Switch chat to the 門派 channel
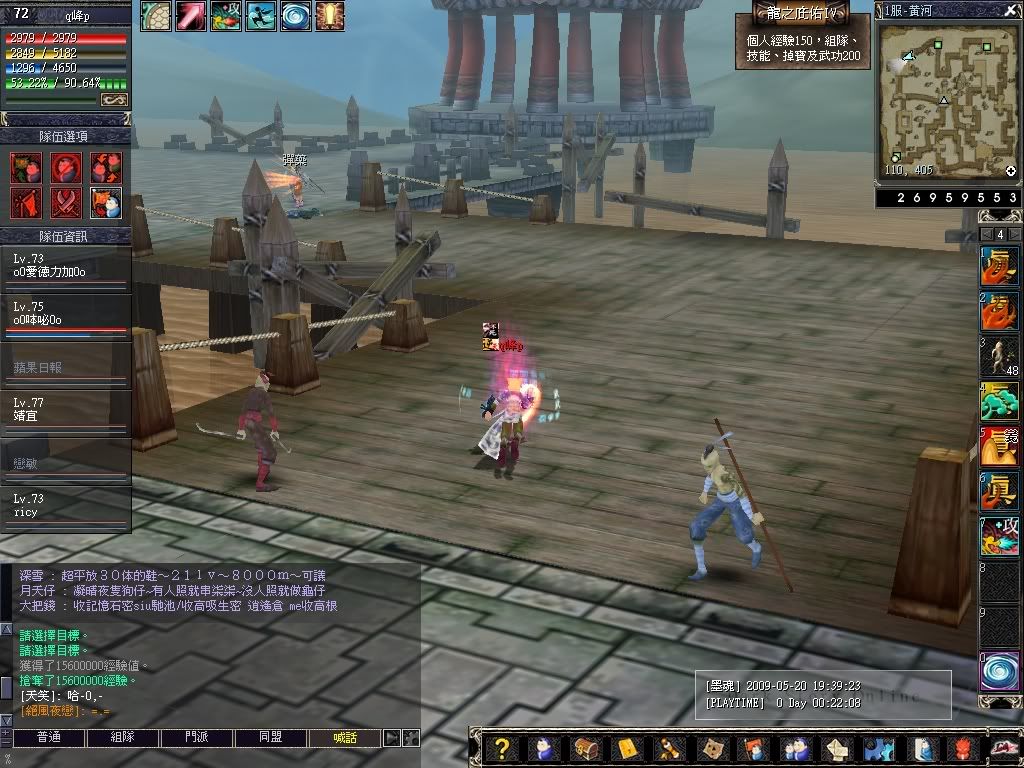Screen dimensions: 1024x768 pyautogui.click(x=197, y=738)
